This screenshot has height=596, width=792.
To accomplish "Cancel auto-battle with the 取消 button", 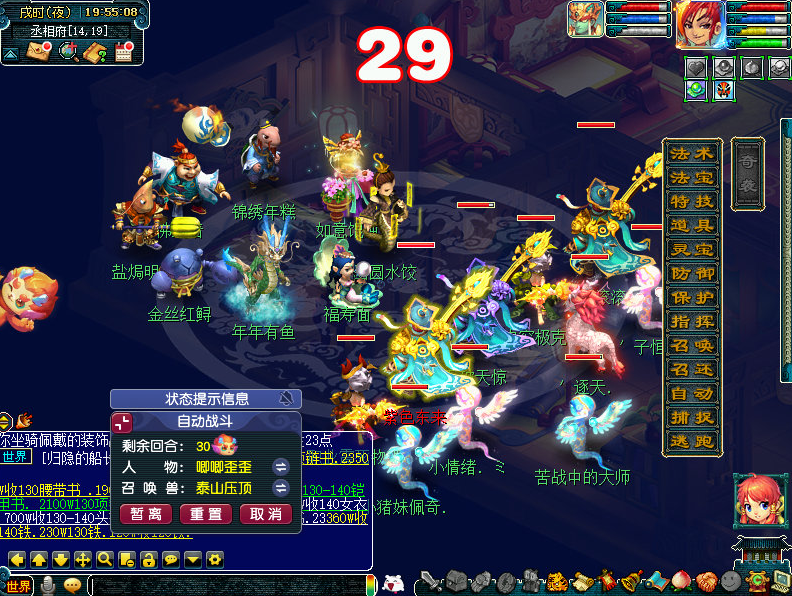I will (266, 514).
